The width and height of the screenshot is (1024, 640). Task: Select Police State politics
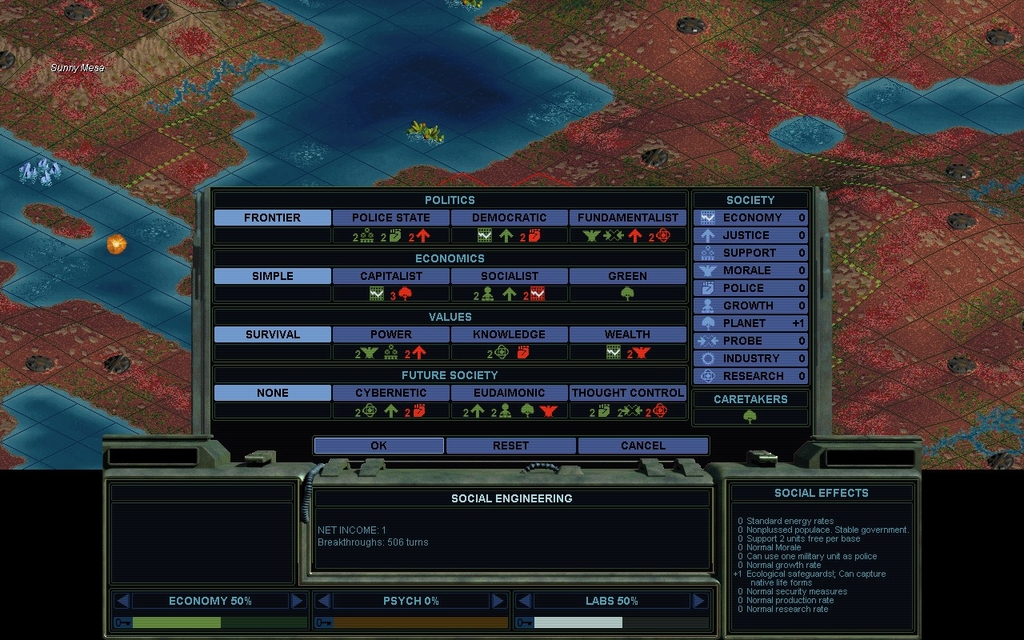point(391,217)
